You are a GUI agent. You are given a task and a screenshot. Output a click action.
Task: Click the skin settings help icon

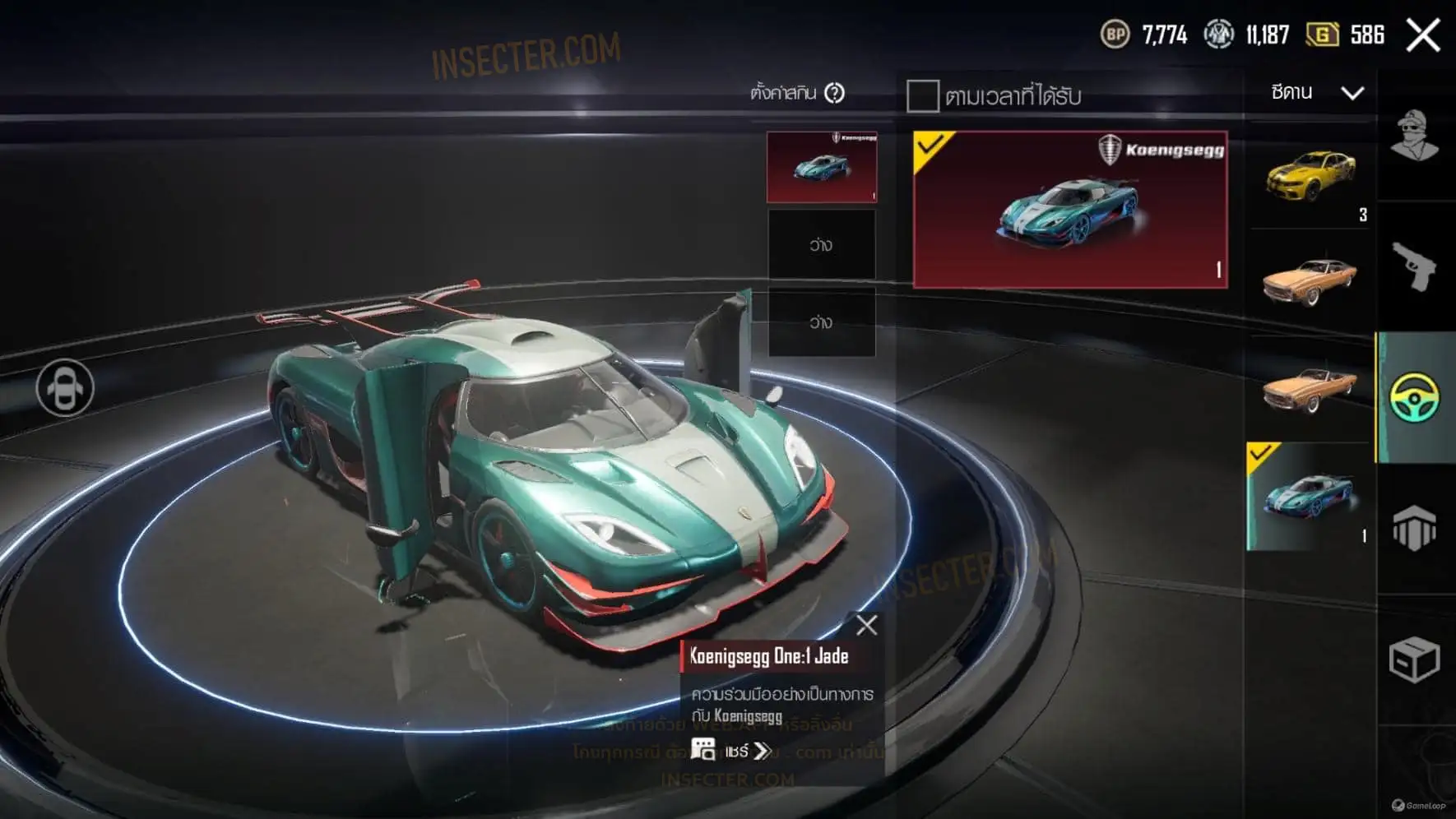pos(834,93)
